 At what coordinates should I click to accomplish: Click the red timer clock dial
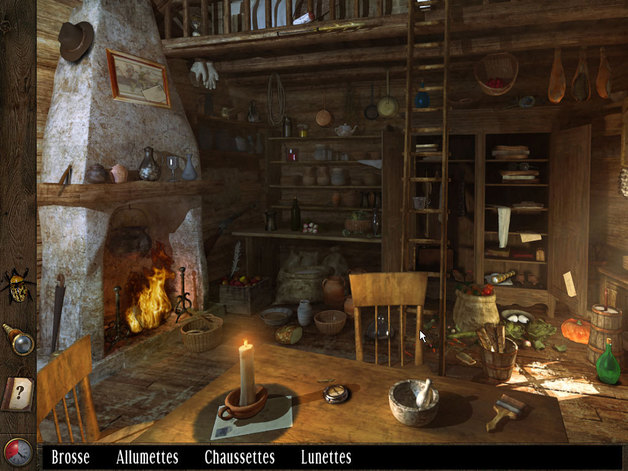click(17, 452)
